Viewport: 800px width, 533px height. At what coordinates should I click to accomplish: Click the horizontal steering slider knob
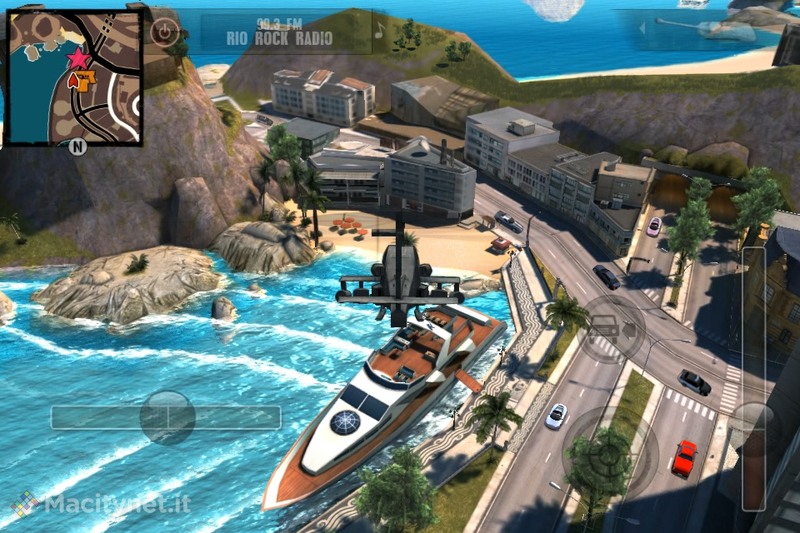pyautogui.click(x=166, y=417)
